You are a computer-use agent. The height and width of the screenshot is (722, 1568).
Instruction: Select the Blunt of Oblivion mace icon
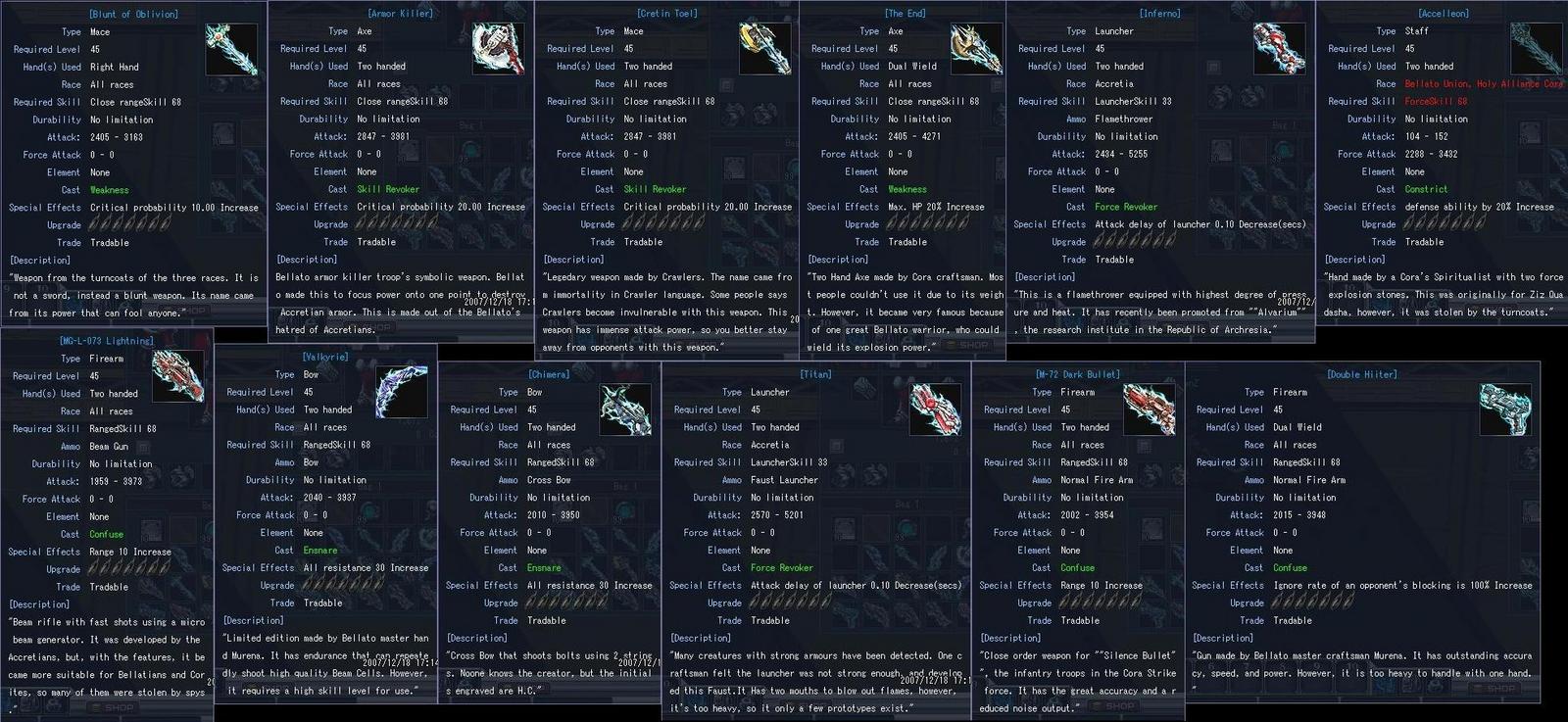232,47
